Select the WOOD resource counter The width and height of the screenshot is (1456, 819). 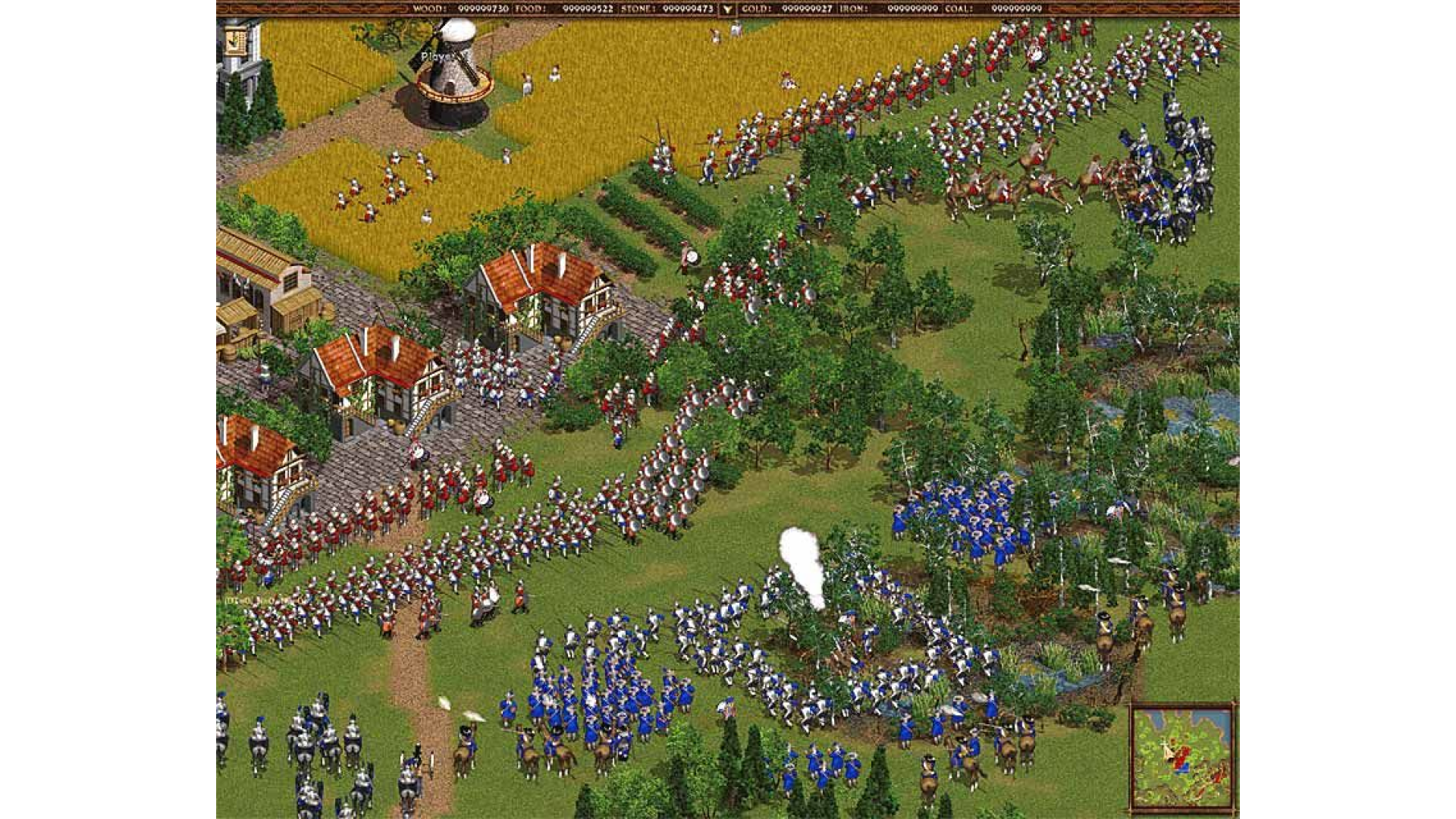[x=455, y=8]
